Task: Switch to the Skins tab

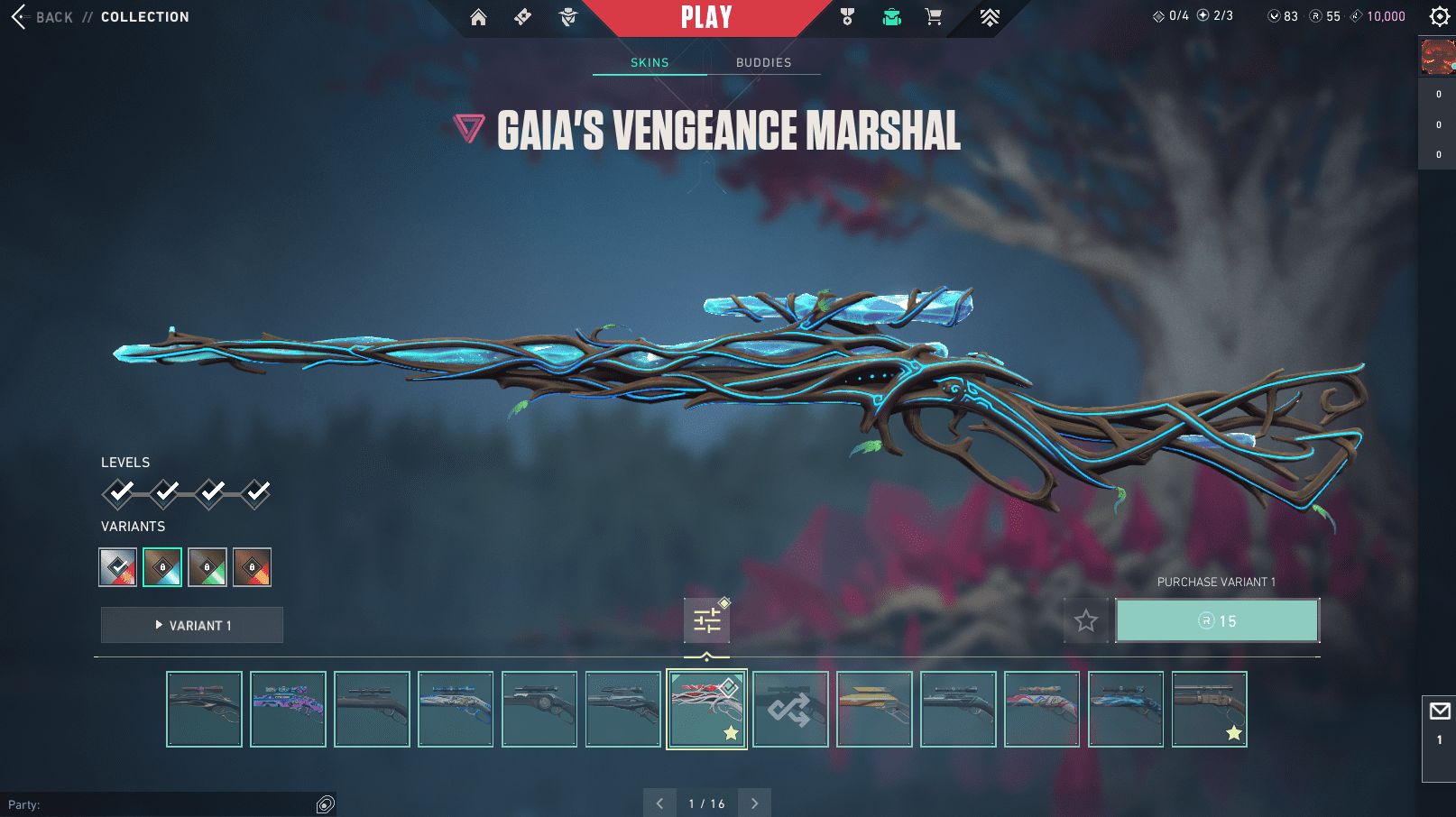Action: (x=650, y=62)
